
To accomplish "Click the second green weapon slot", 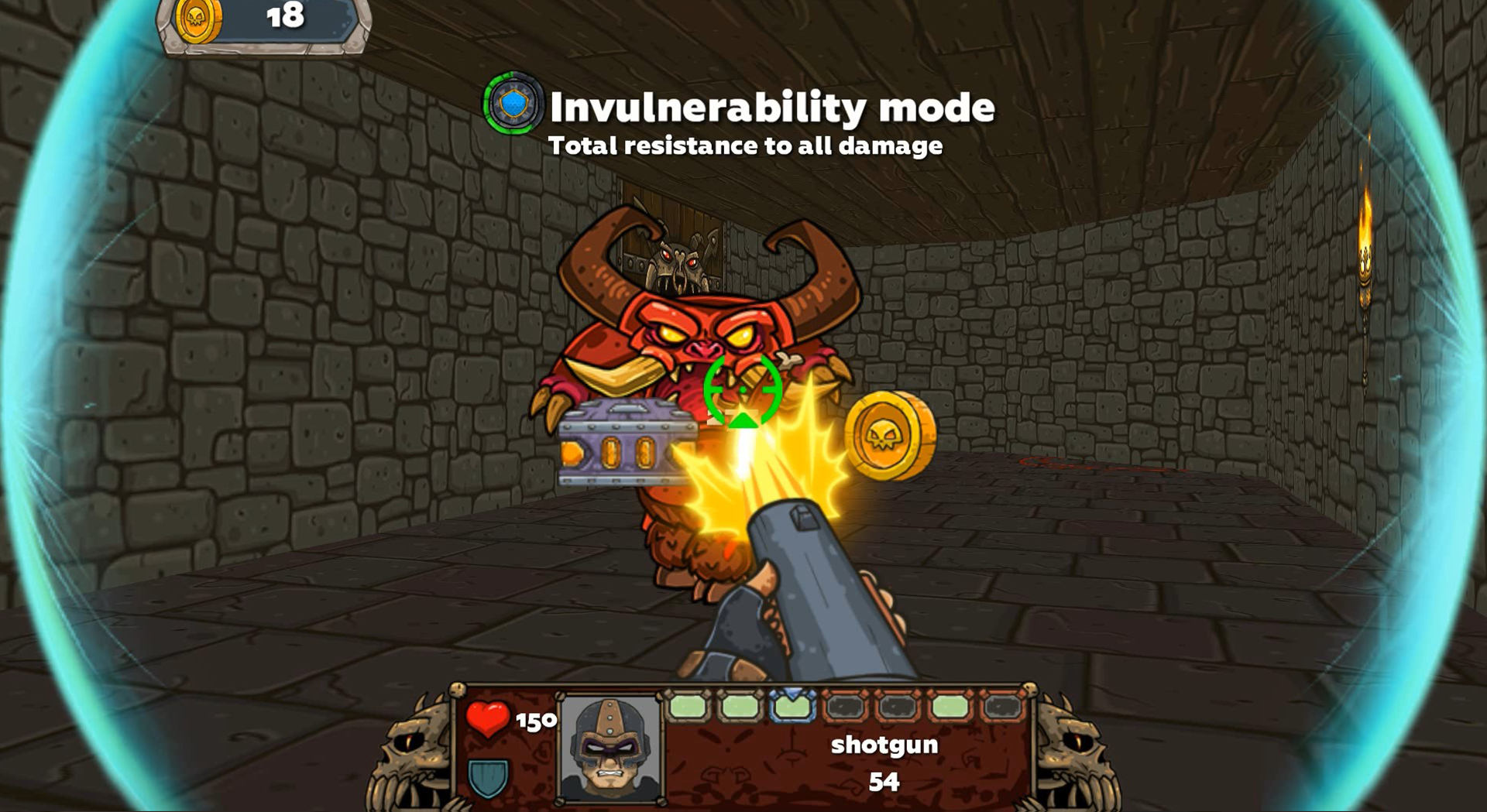I will (740, 707).
